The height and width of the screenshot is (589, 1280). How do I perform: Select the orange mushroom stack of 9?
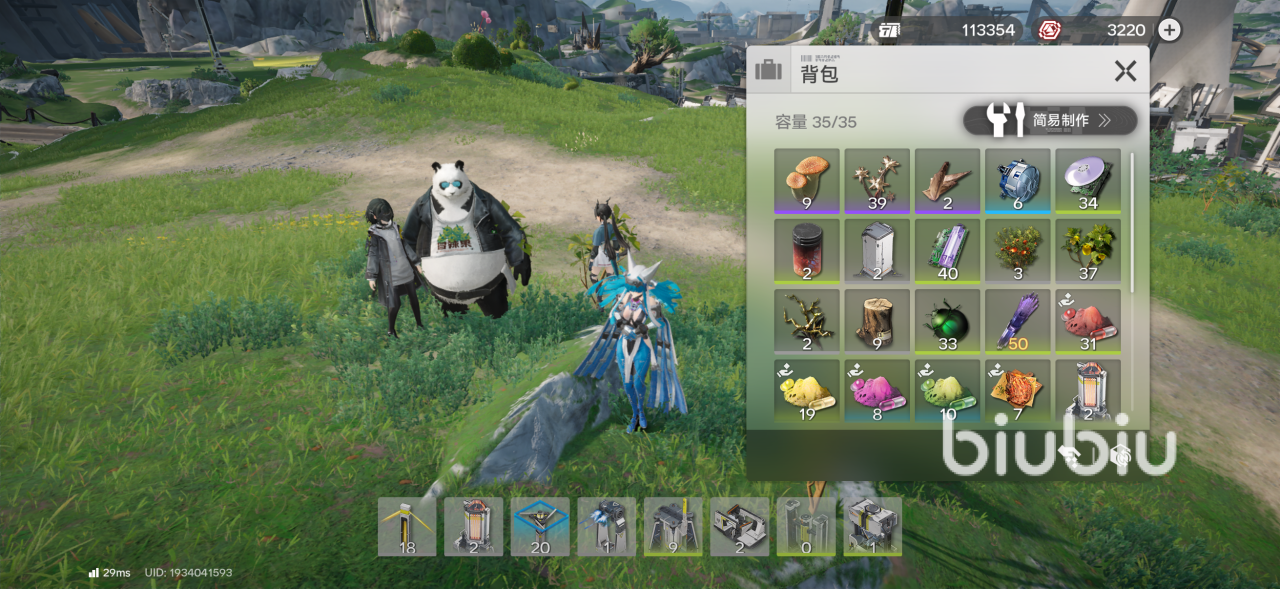click(807, 181)
